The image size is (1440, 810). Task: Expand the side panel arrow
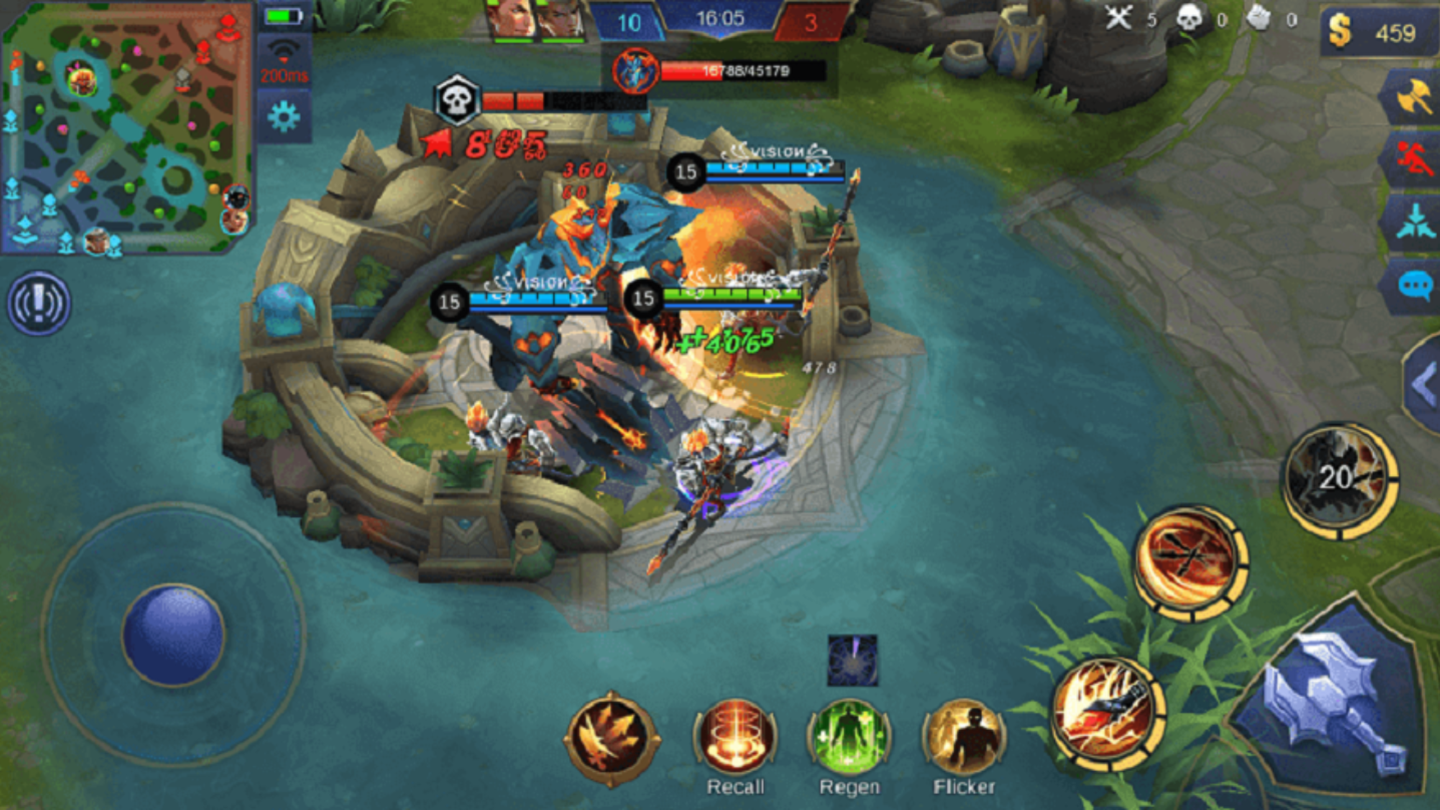click(x=1423, y=385)
